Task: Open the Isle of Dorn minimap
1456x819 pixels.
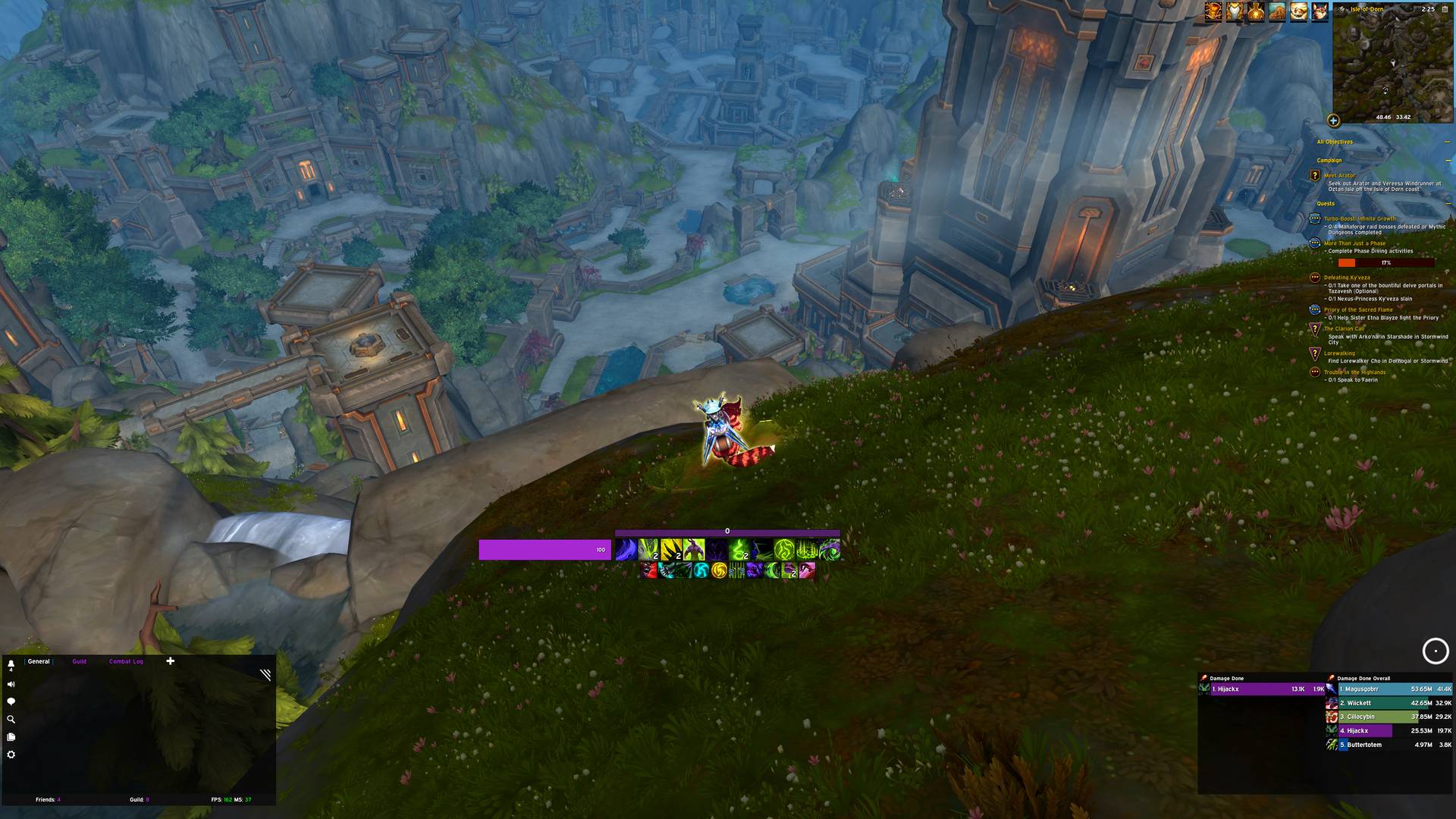Action: point(1393,64)
